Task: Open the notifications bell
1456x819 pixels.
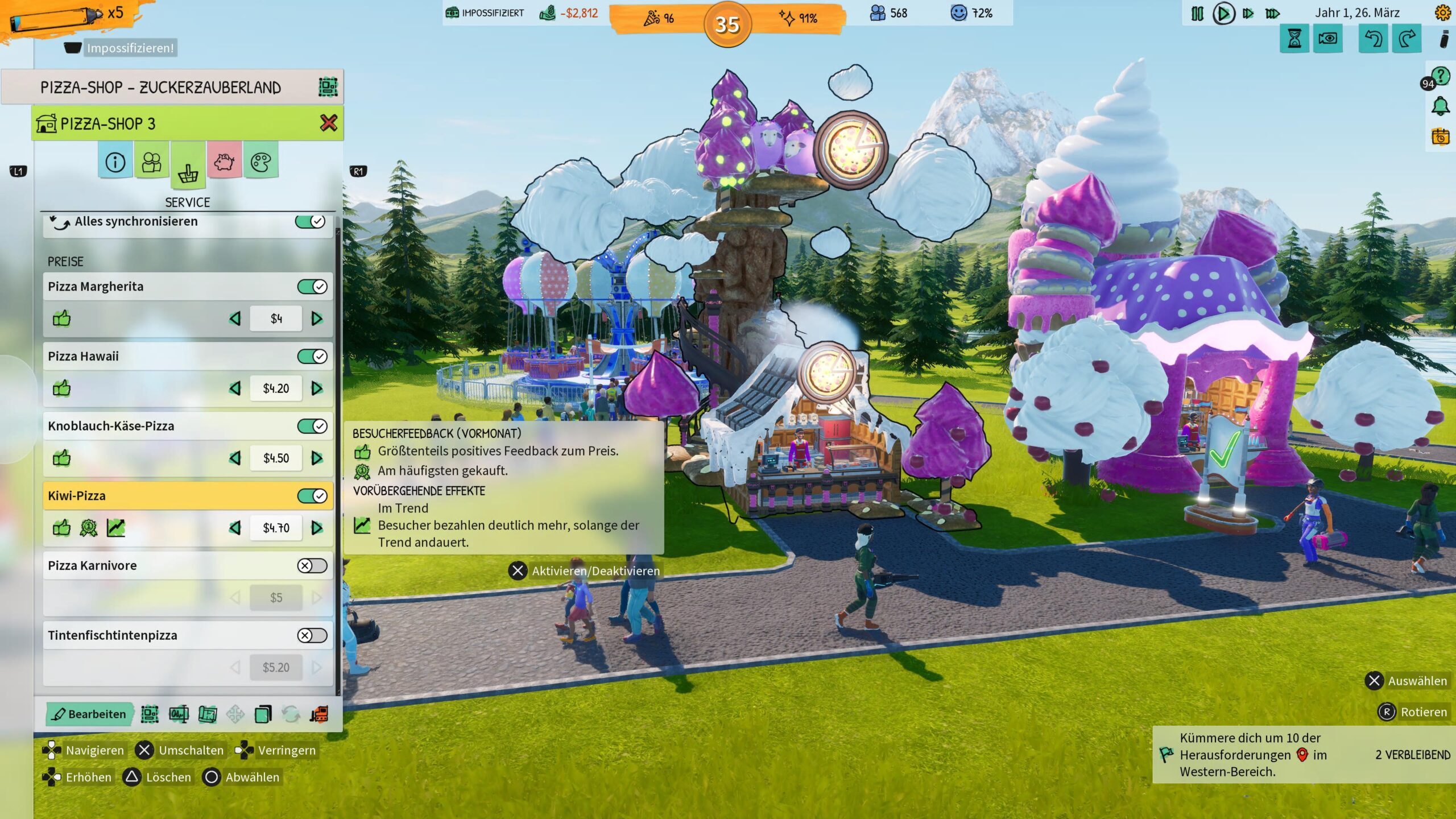Action: [x=1440, y=106]
